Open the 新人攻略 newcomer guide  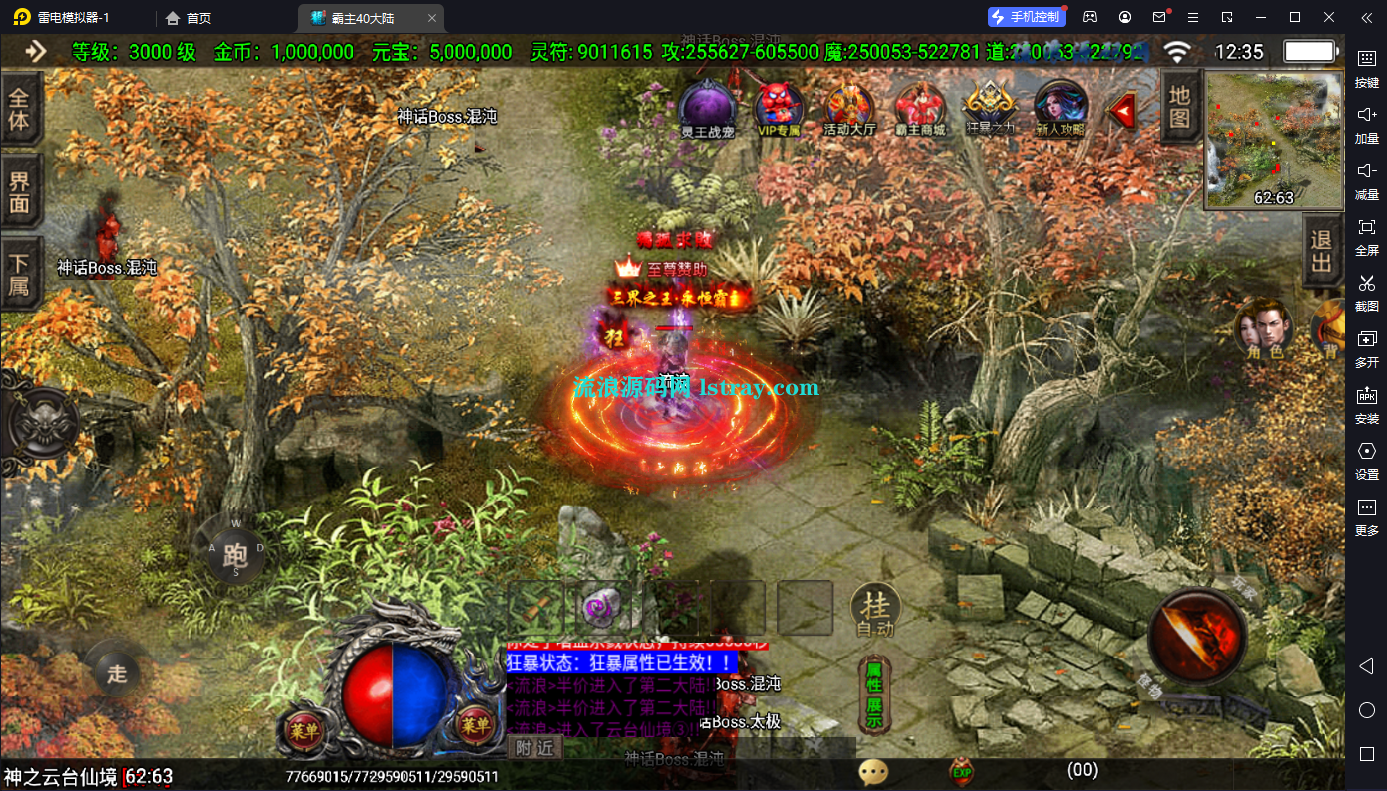[1060, 106]
